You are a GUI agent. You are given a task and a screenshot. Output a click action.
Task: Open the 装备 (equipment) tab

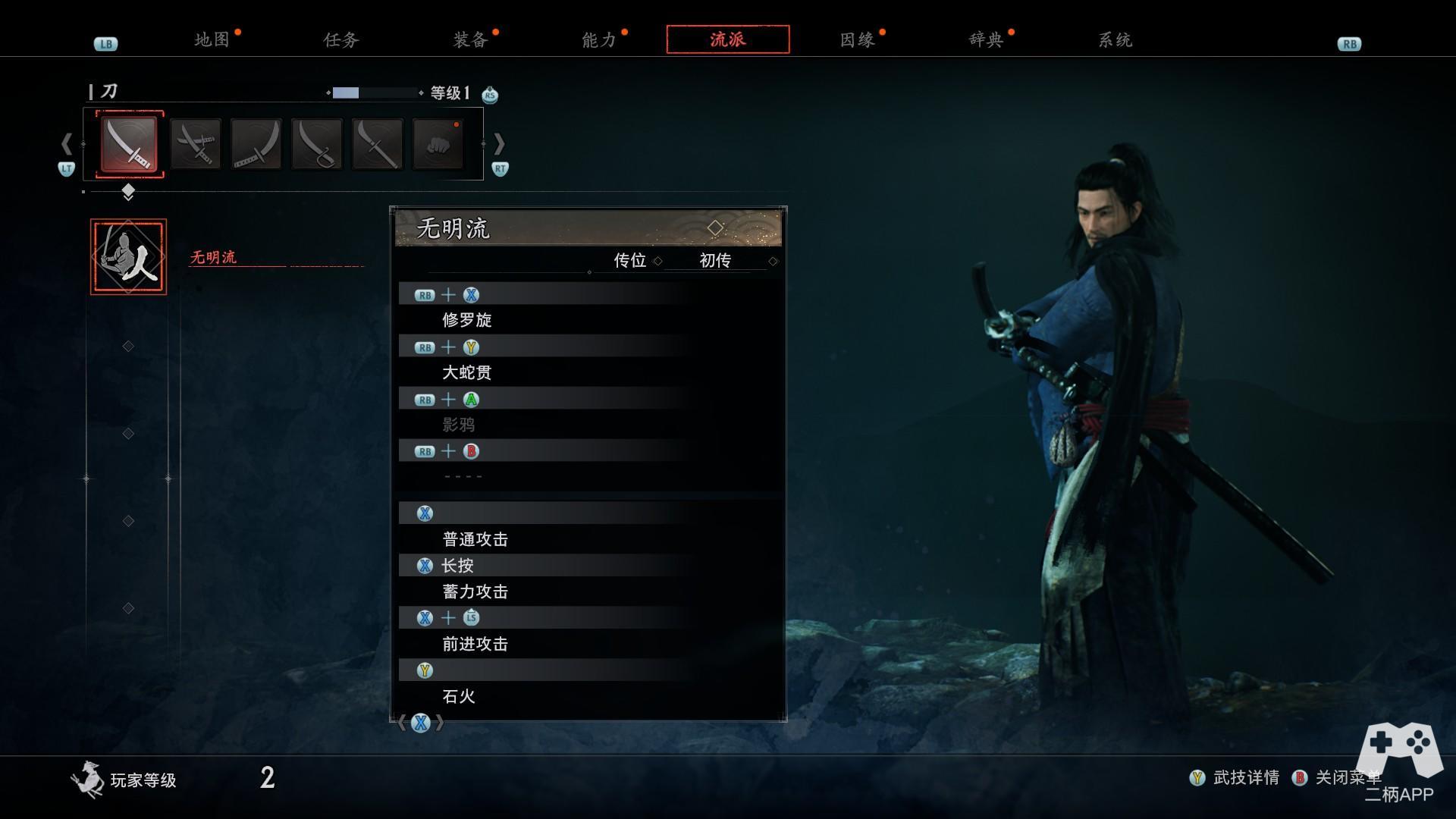(469, 40)
